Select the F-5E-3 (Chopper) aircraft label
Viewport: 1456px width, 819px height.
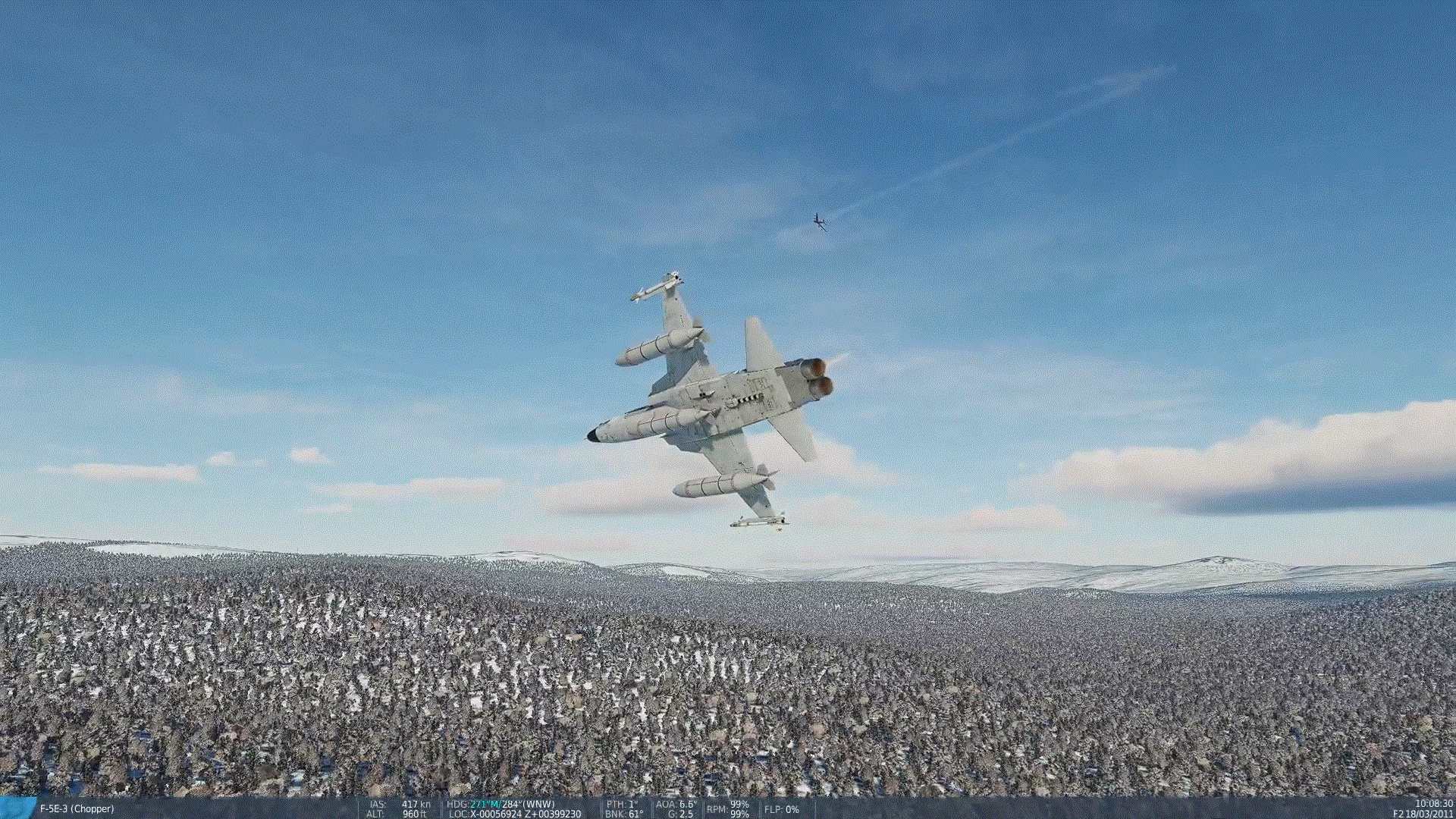pyautogui.click(x=76, y=809)
